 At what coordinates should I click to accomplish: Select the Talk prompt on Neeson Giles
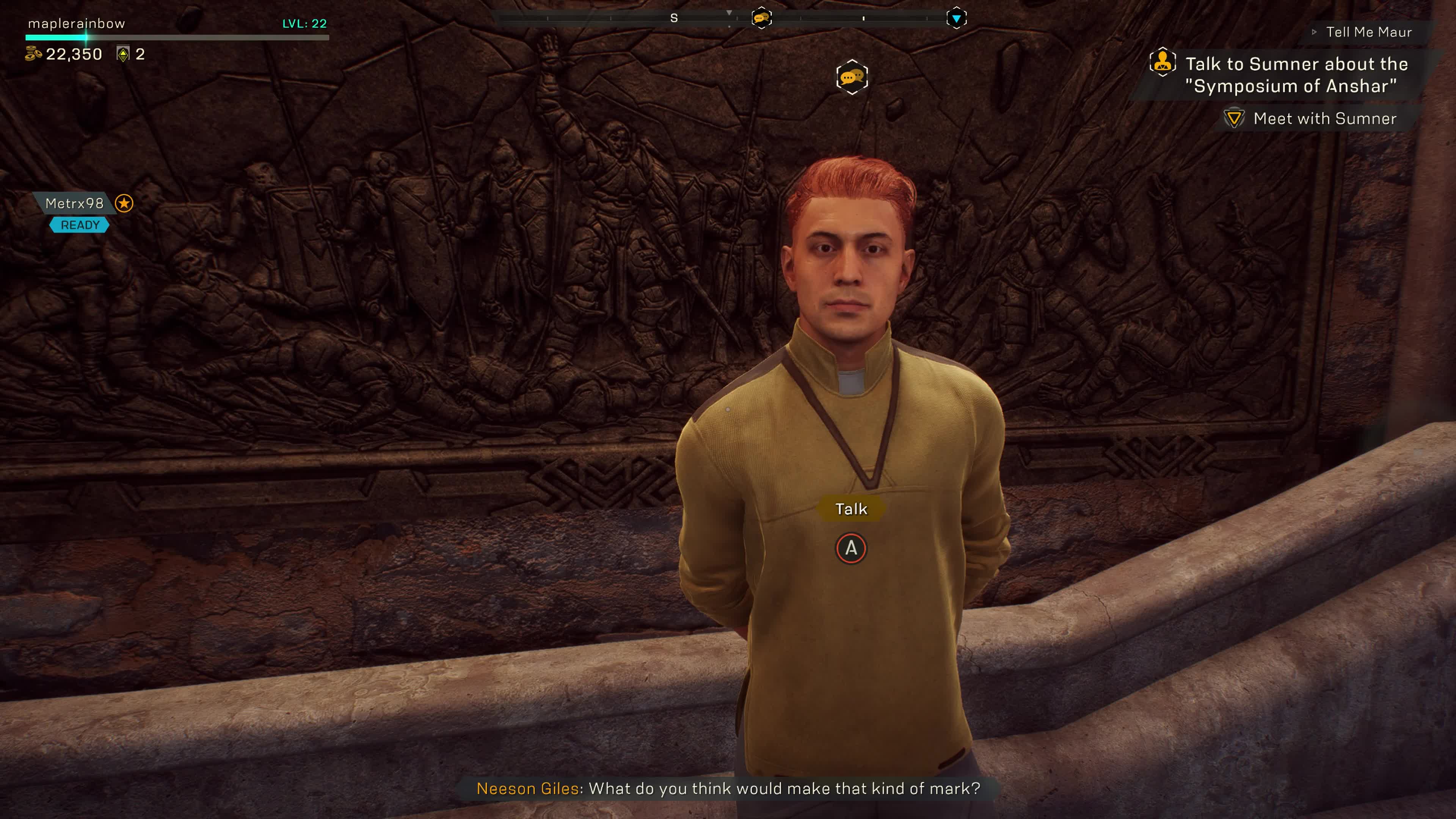[x=850, y=509]
